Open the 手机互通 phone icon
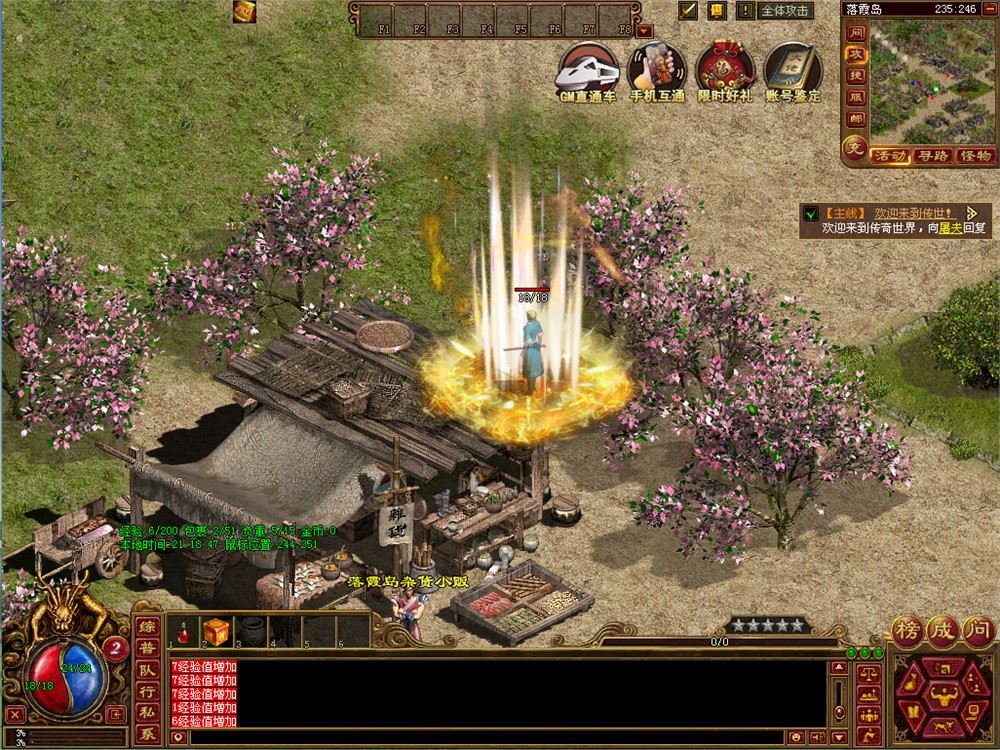The width and height of the screenshot is (1000, 750). point(656,68)
